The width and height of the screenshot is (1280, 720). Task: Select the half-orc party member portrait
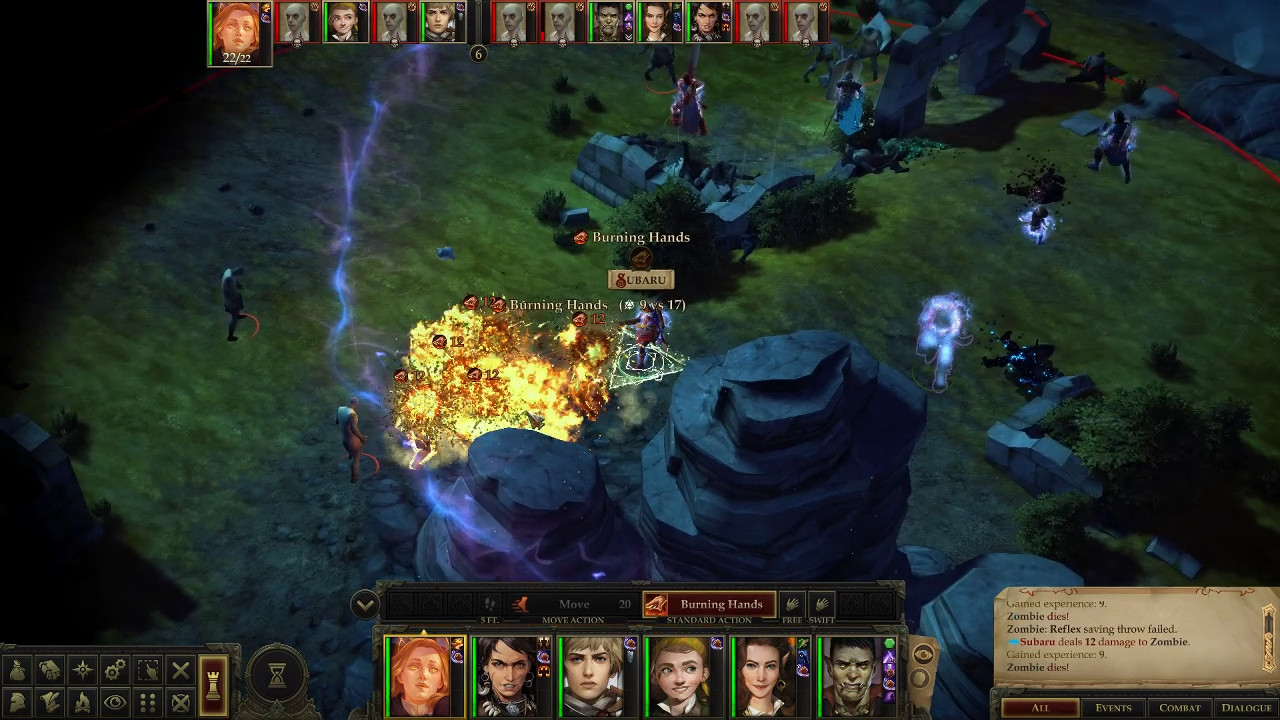(855, 676)
